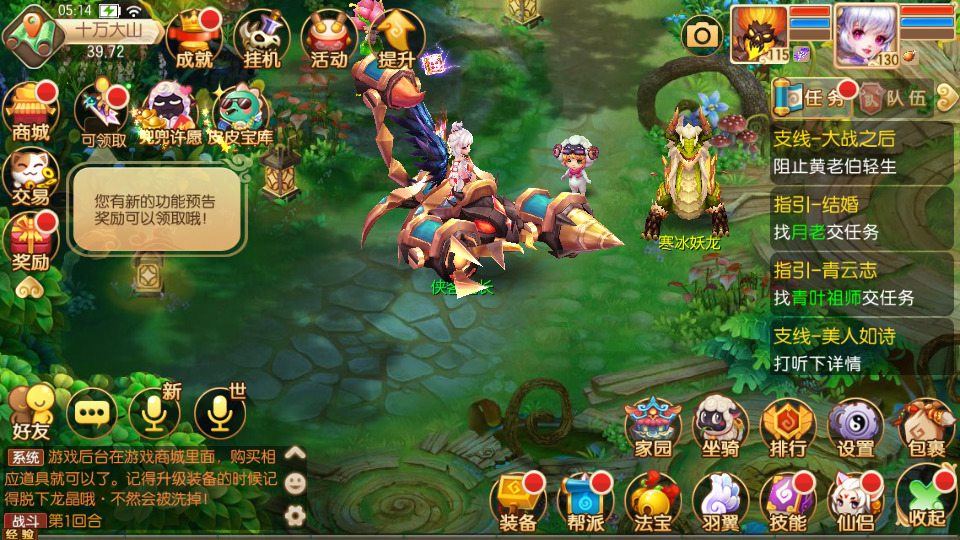Open 设置 settings
This screenshot has width=960, height=540.
tap(856, 428)
